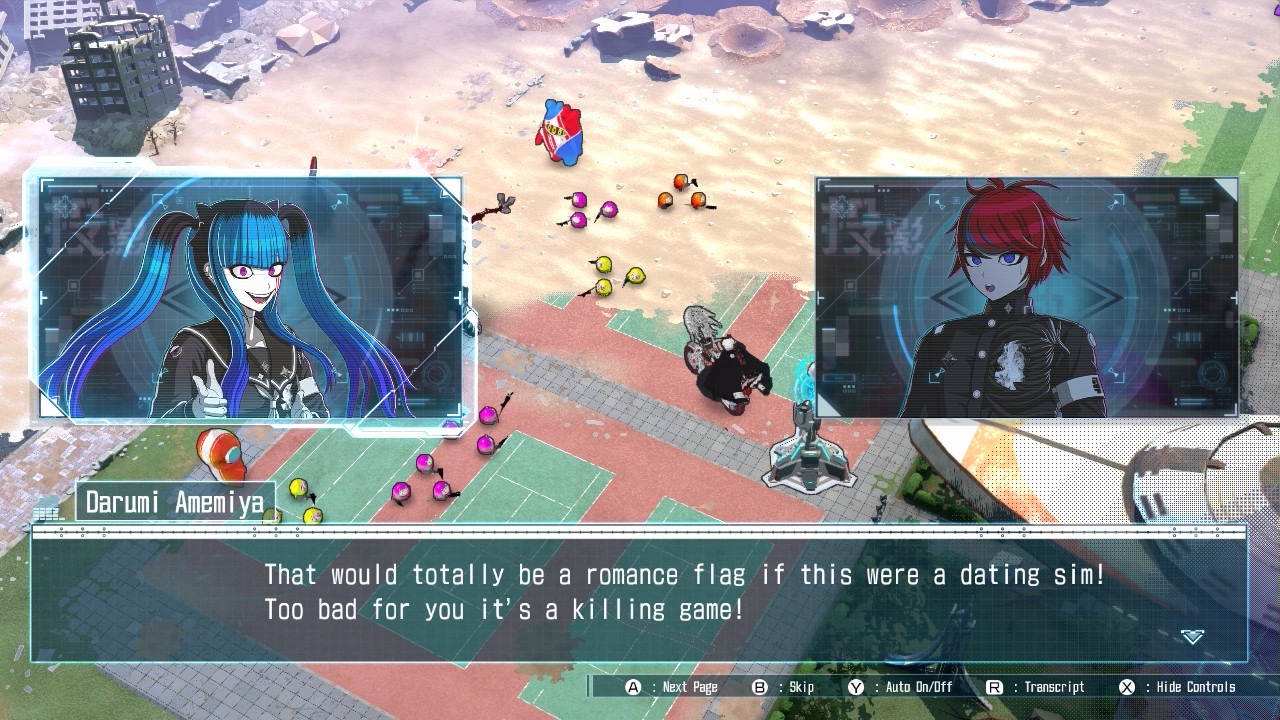This screenshot has height=720, width=1280.
Task: Advance dialogue with the down-arrow indicator
Action: point(1192,637)
